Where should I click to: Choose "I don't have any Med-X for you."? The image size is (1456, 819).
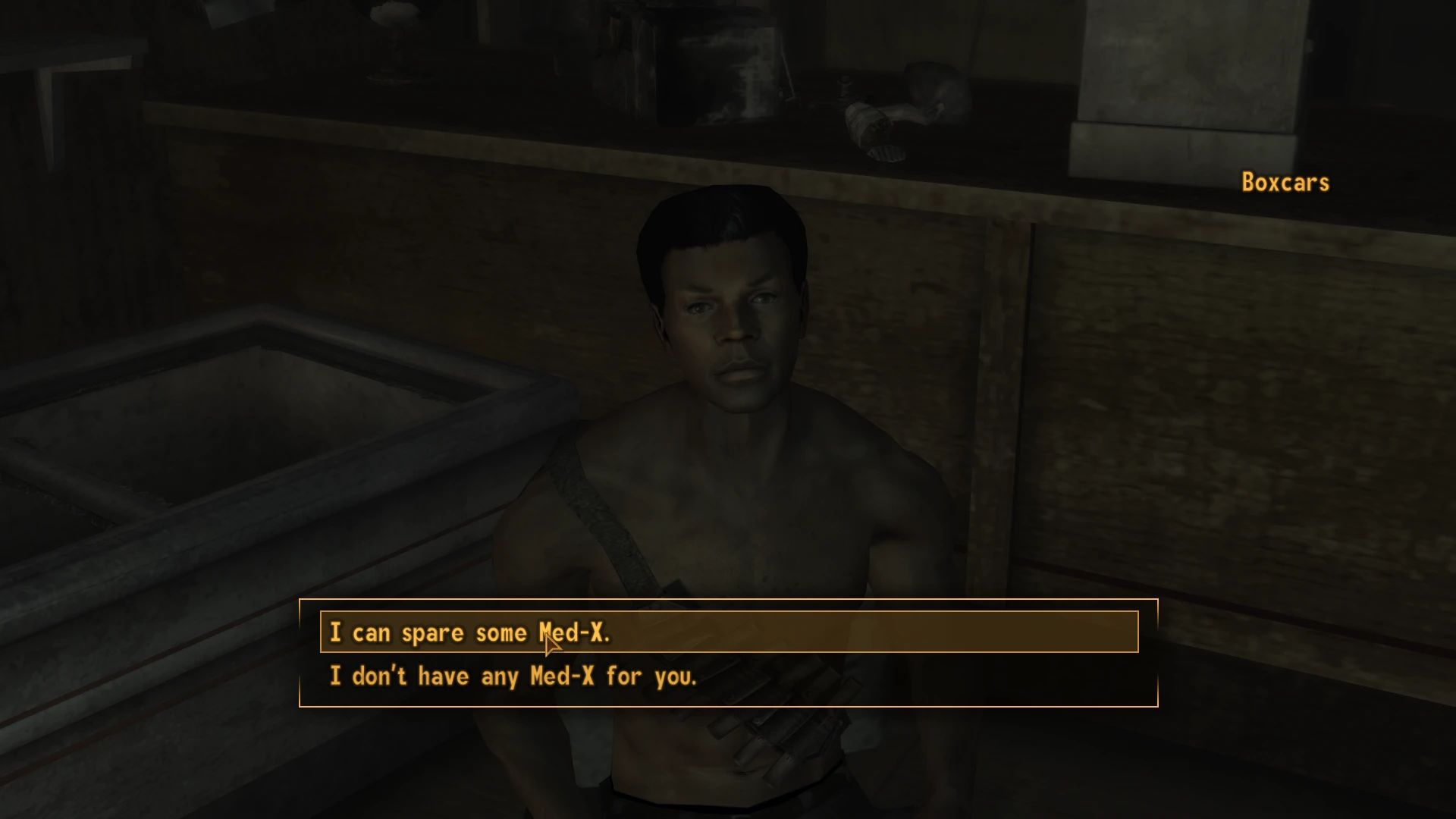pos(513,676)
